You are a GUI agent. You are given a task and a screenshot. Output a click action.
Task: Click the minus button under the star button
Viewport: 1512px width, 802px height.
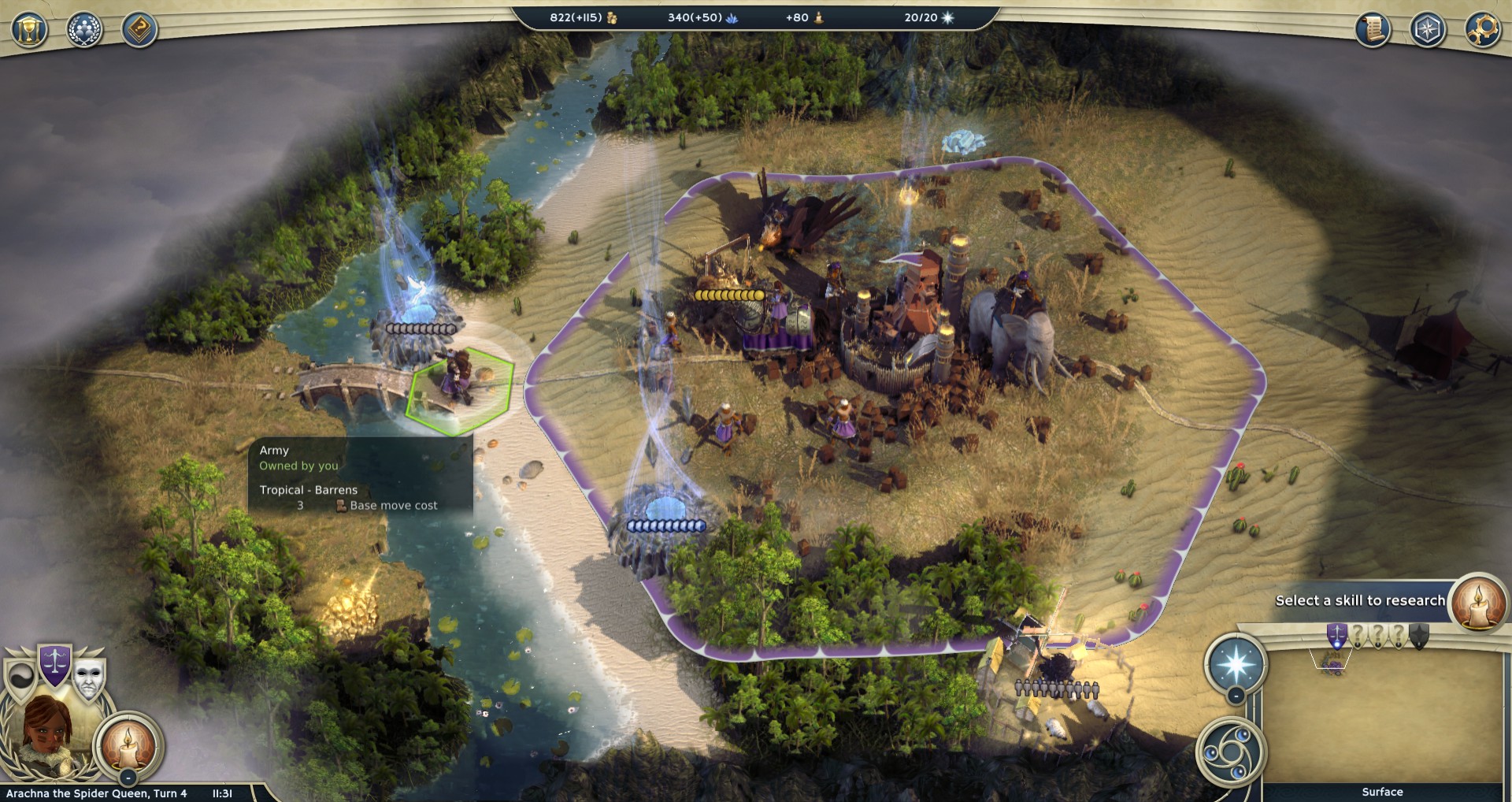click(1236, 696)
